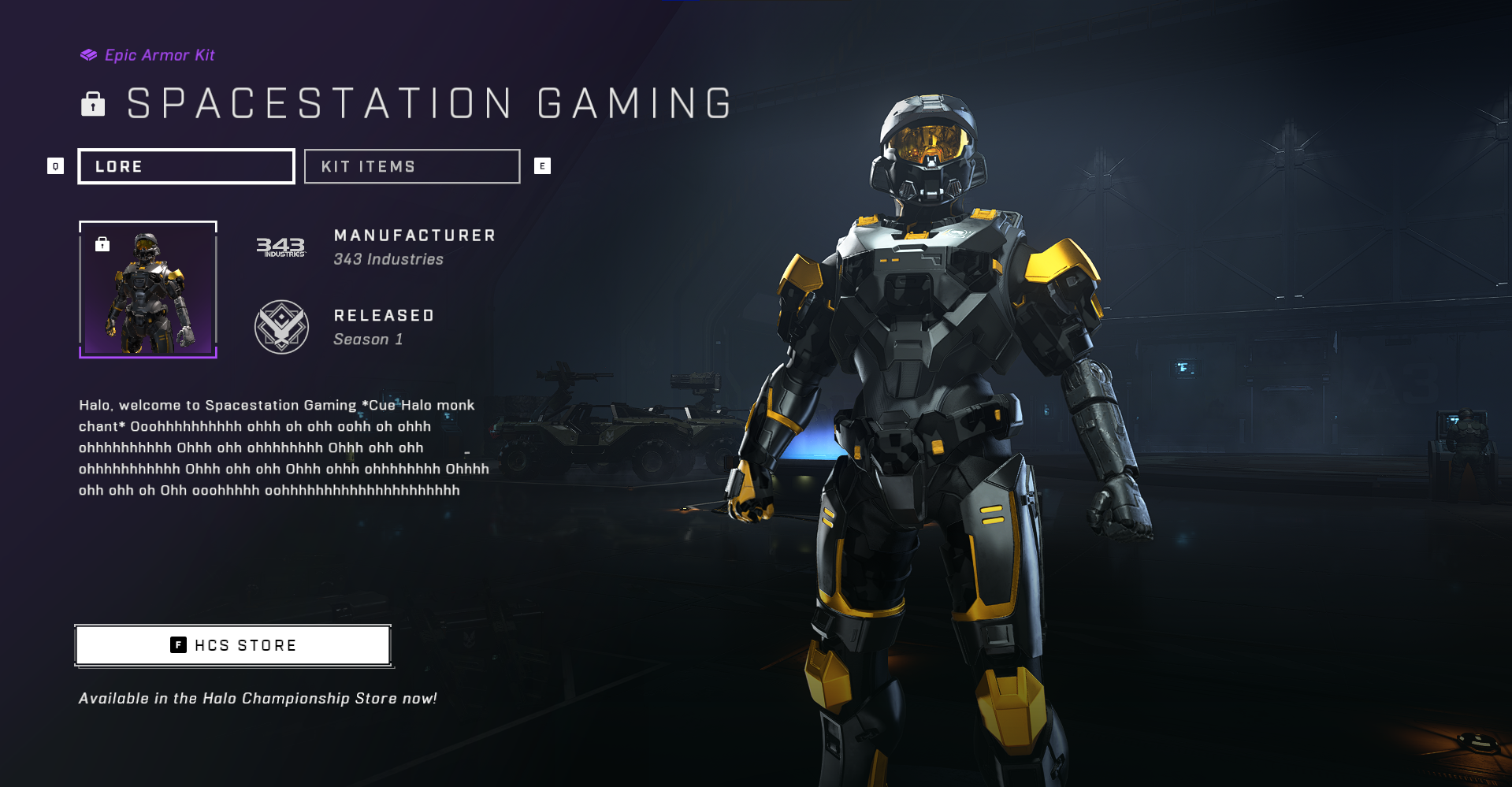Select the 343 Industries manufacturer logo
Screen dimensions: 1512x787
[x=281, y=247]
